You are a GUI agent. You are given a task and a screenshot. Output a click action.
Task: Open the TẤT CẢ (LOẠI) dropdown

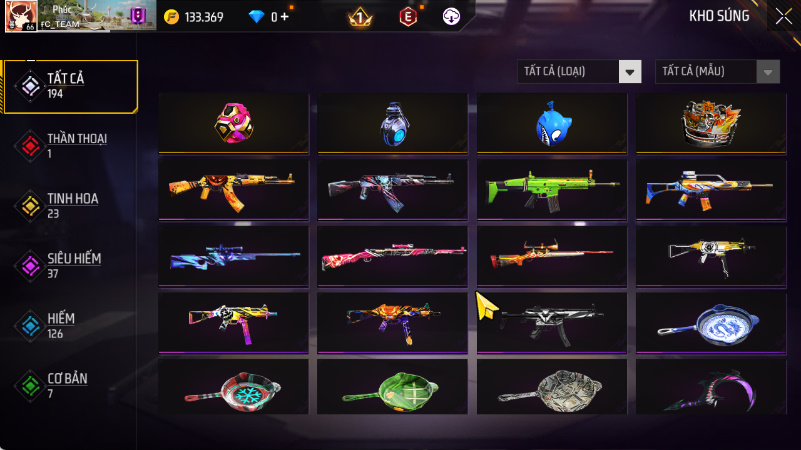[x=579, y=71]
